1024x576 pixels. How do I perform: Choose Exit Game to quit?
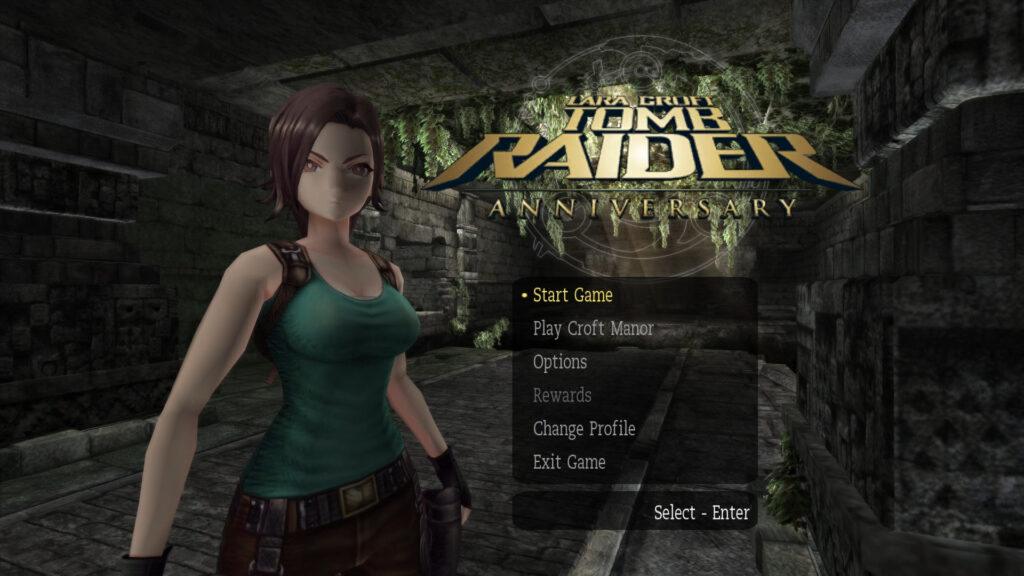569,462
